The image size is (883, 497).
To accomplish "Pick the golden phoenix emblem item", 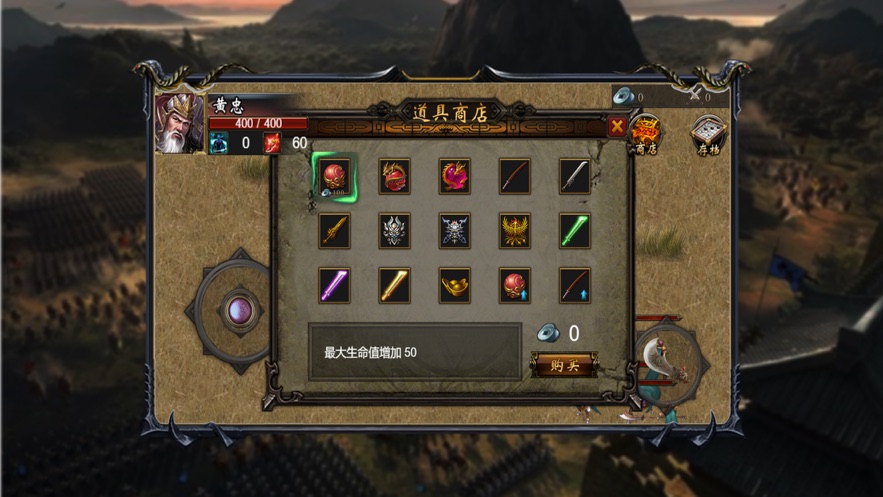I will [515, 231].
